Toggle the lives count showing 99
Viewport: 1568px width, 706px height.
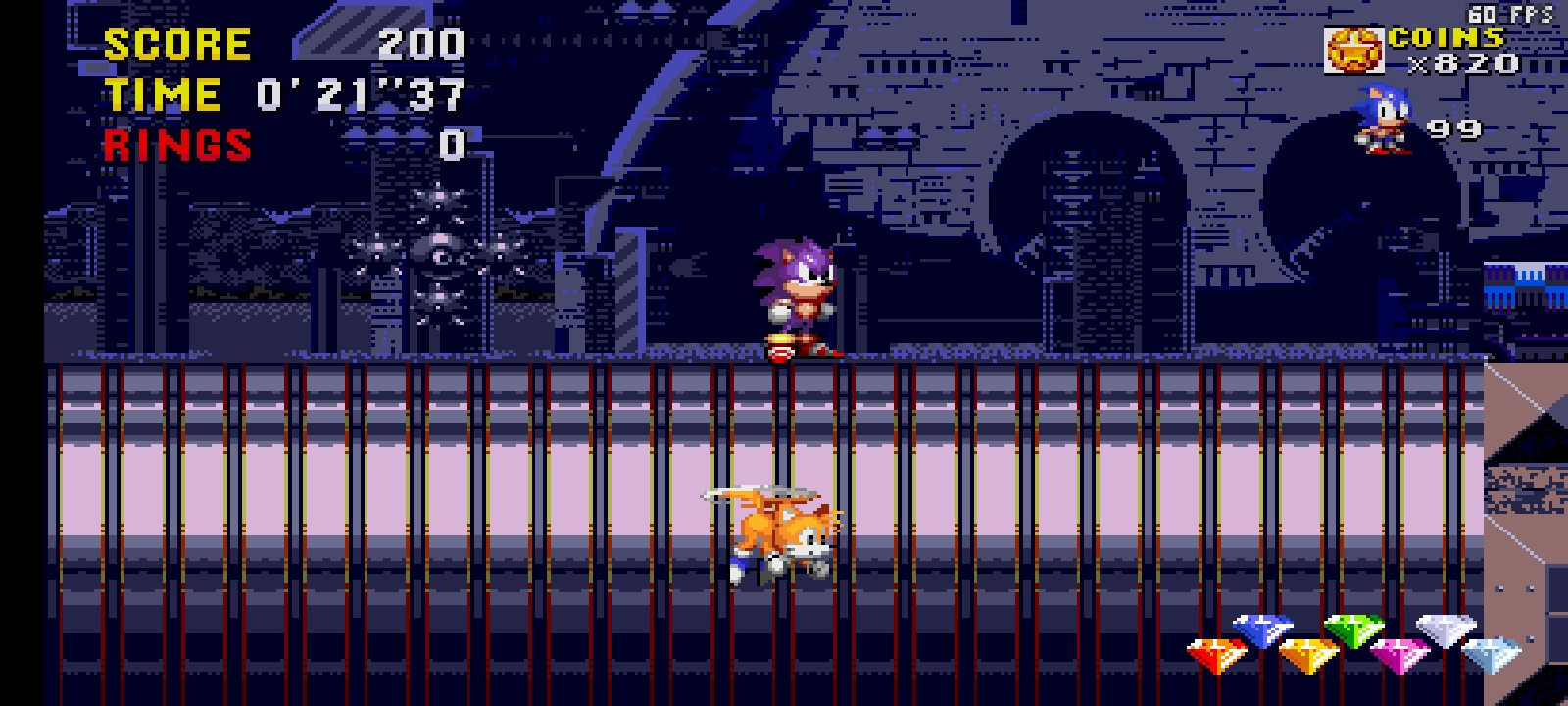pyautogui.click(x=1453, y=128)
